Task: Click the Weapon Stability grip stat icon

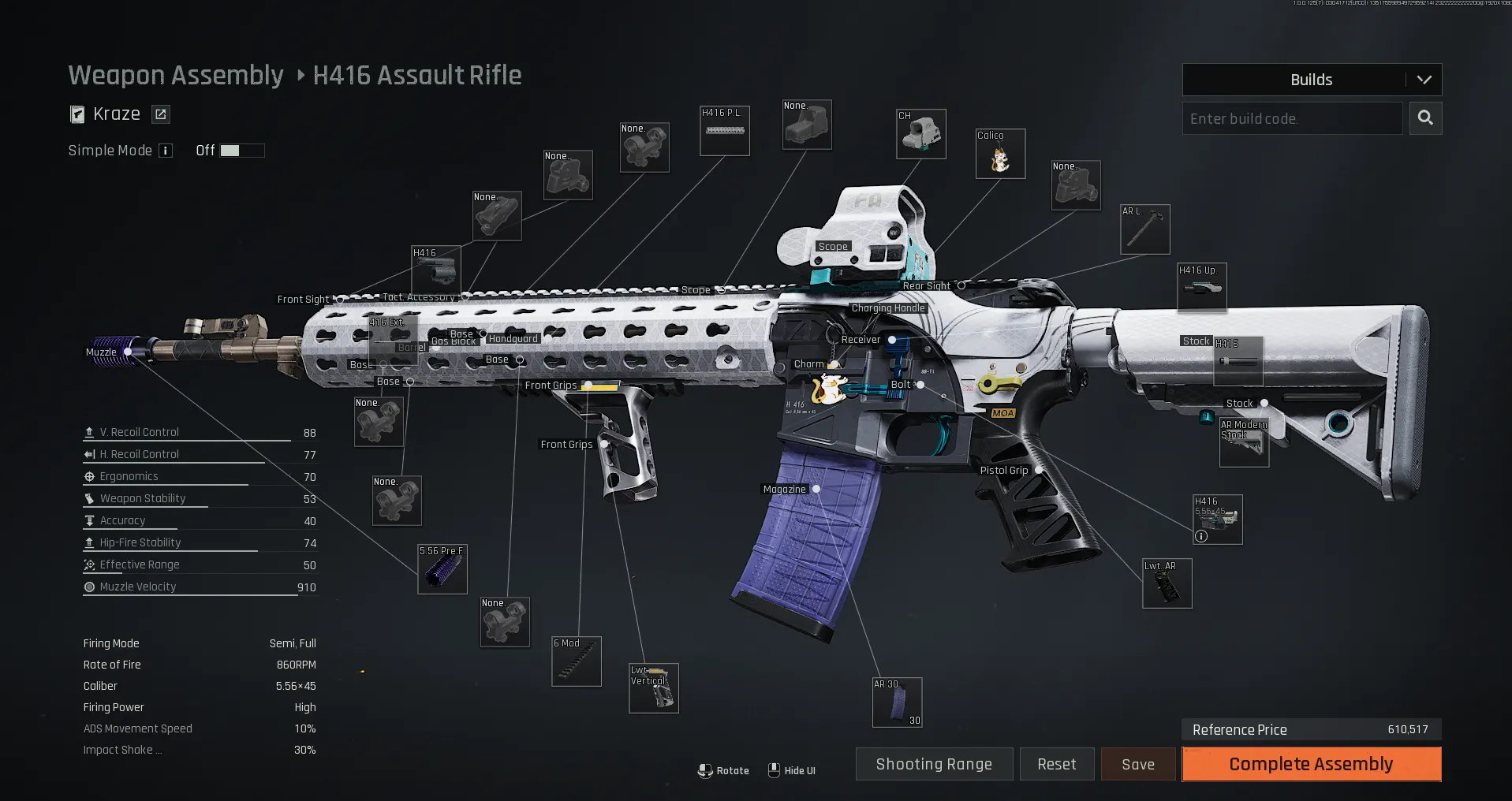Action: (x=88, y=497)
